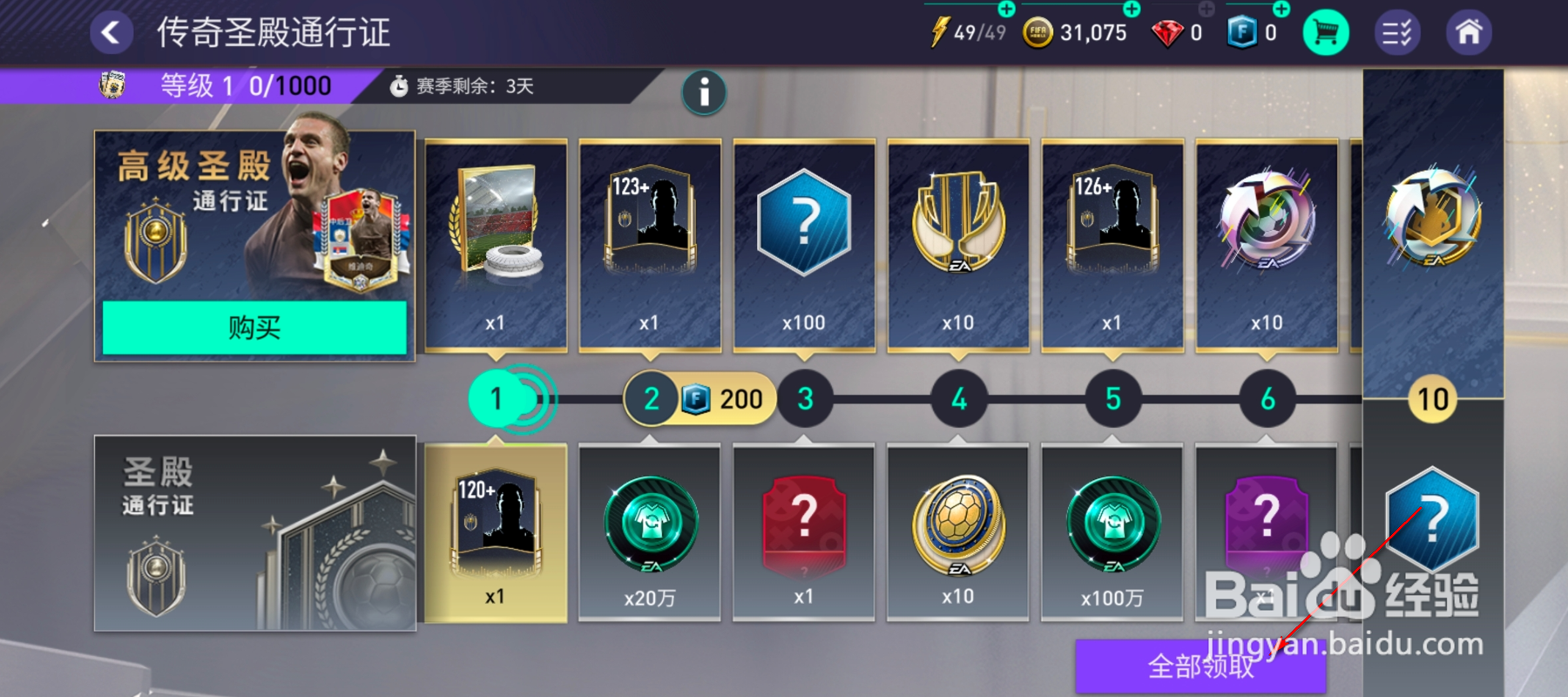The image size is (1568, 697).
Task: Click the lightning energy icon
Action: [x=938, y=32]
